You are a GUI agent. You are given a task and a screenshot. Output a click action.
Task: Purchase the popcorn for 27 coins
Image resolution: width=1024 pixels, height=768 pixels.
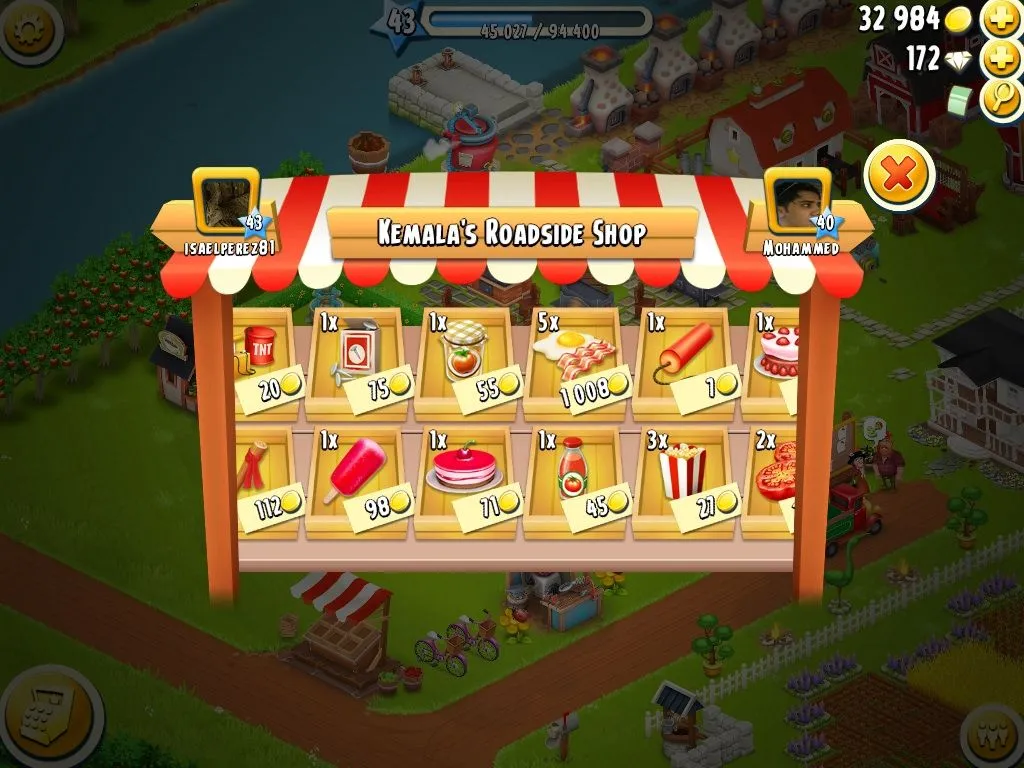(x=685, y=481)
